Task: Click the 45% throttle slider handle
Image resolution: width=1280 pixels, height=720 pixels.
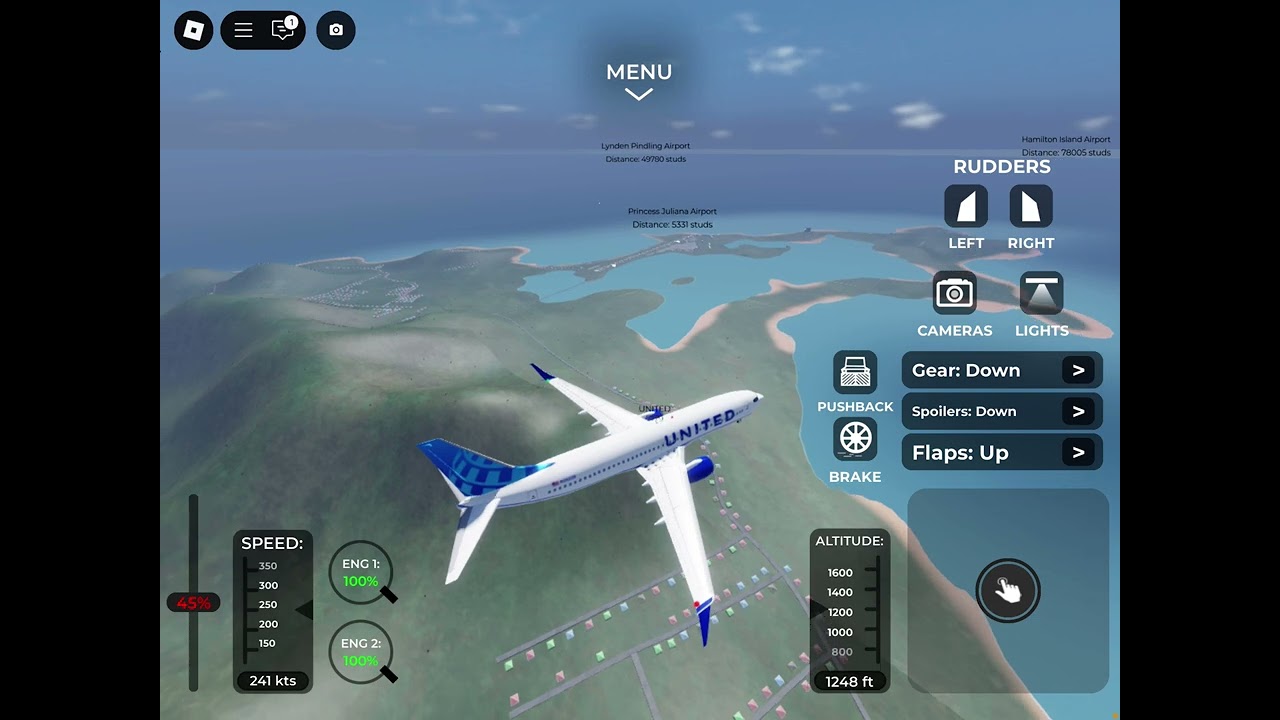Action: pos(194,603)
